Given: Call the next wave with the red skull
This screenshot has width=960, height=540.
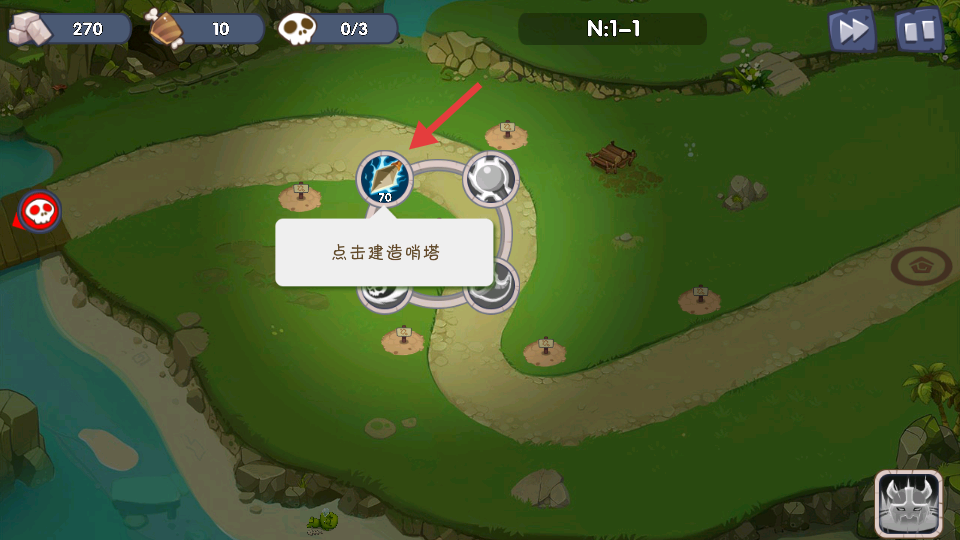Looking at the screenshot, I should pos(40,211).
